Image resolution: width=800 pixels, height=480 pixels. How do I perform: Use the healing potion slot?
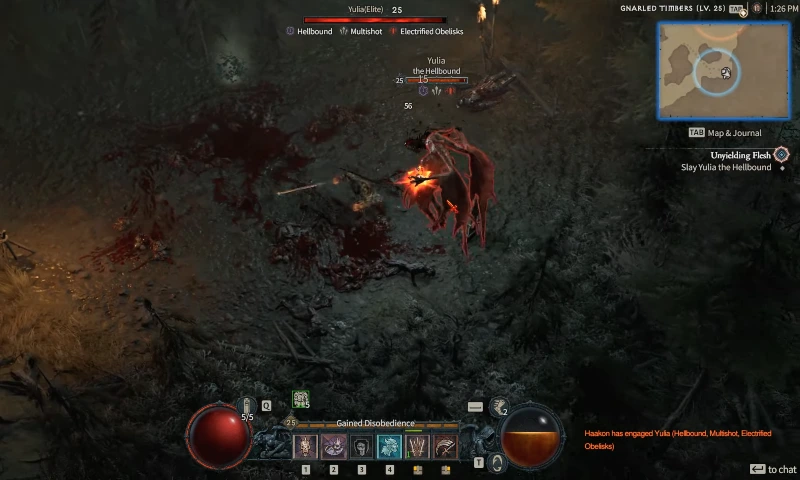point(247,406)
